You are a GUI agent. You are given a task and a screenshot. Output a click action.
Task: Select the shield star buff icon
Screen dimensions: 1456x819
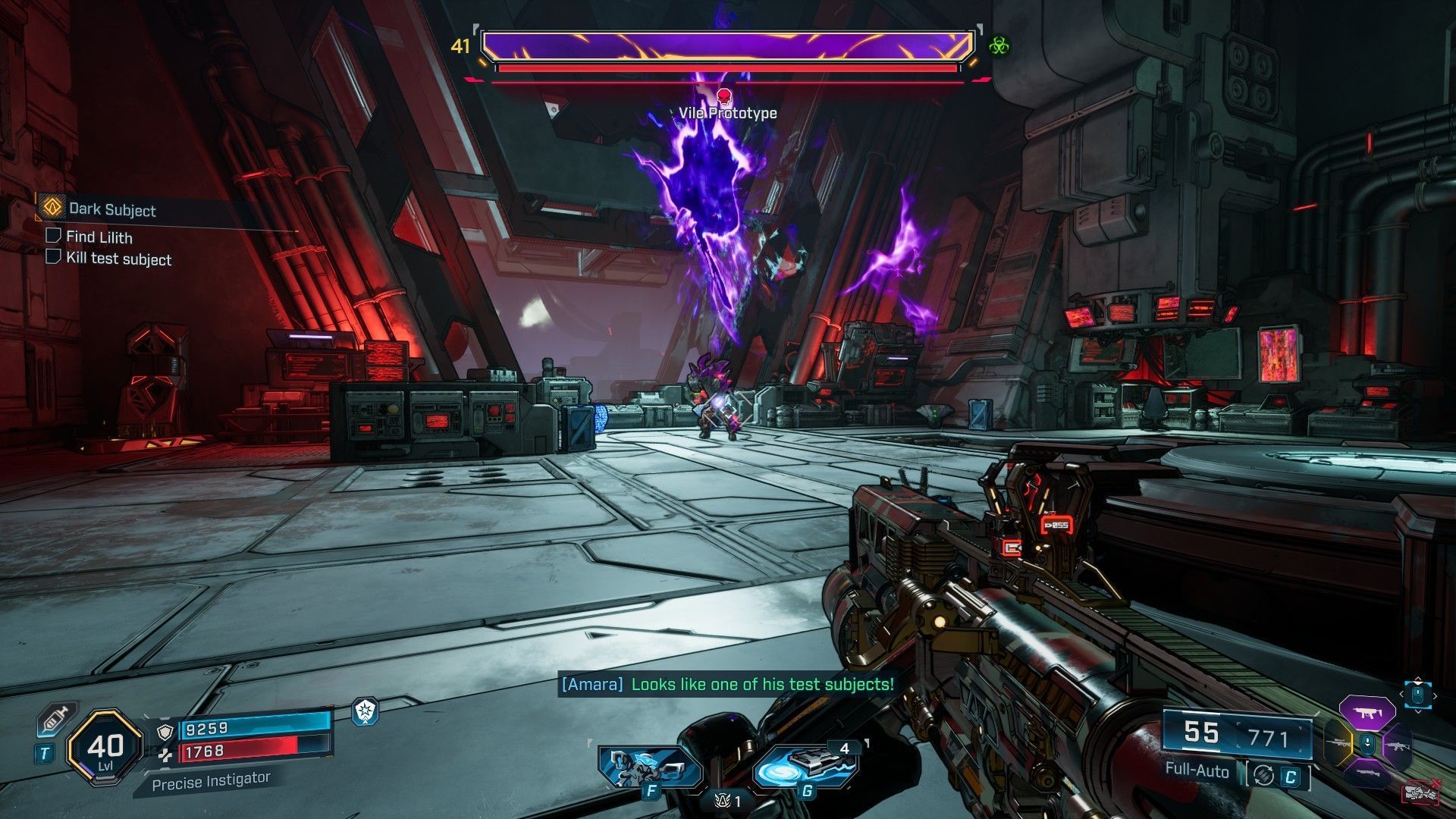point(366,711)
